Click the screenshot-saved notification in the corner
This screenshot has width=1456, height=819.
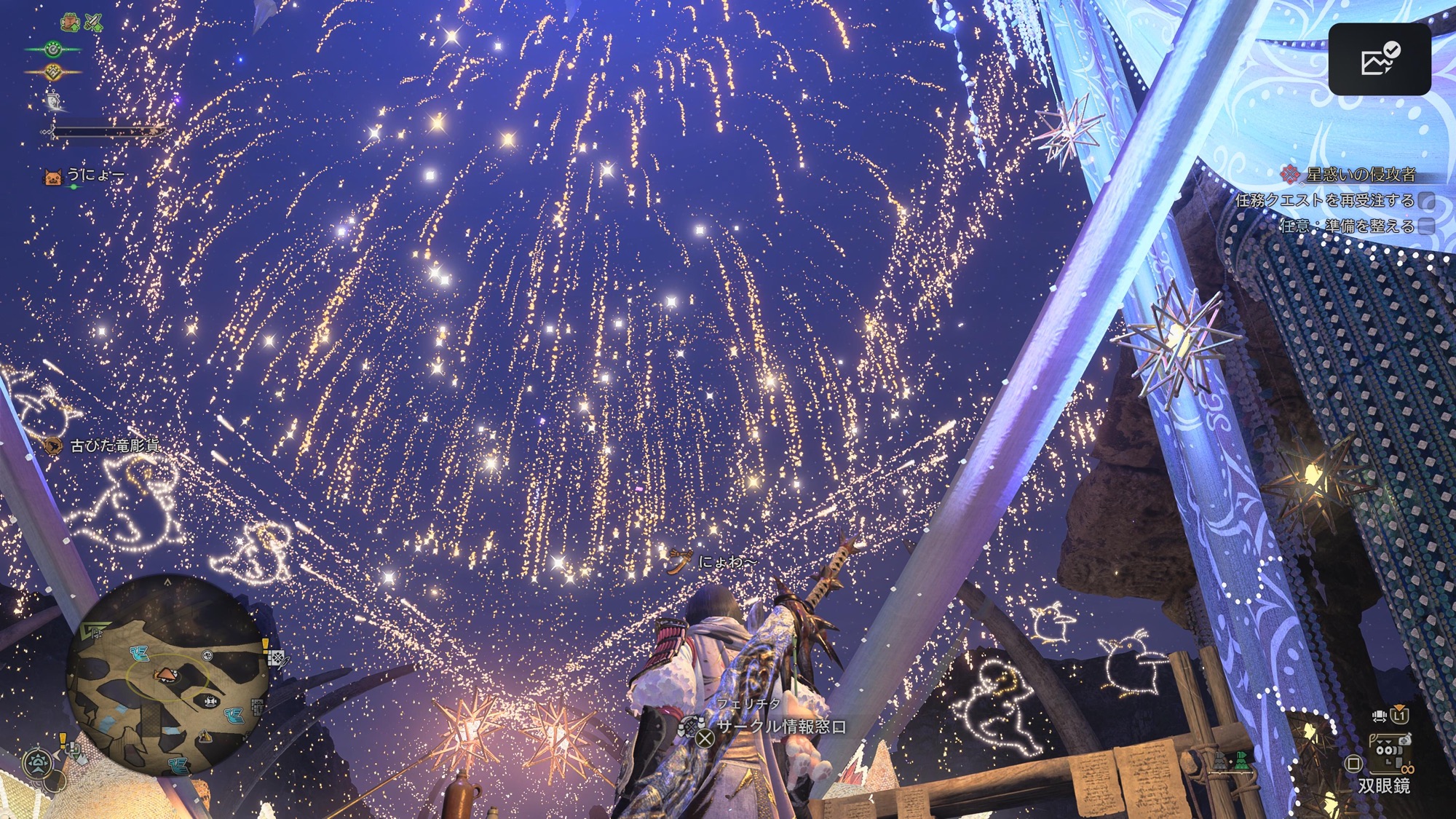click(x=1379, y=60)
